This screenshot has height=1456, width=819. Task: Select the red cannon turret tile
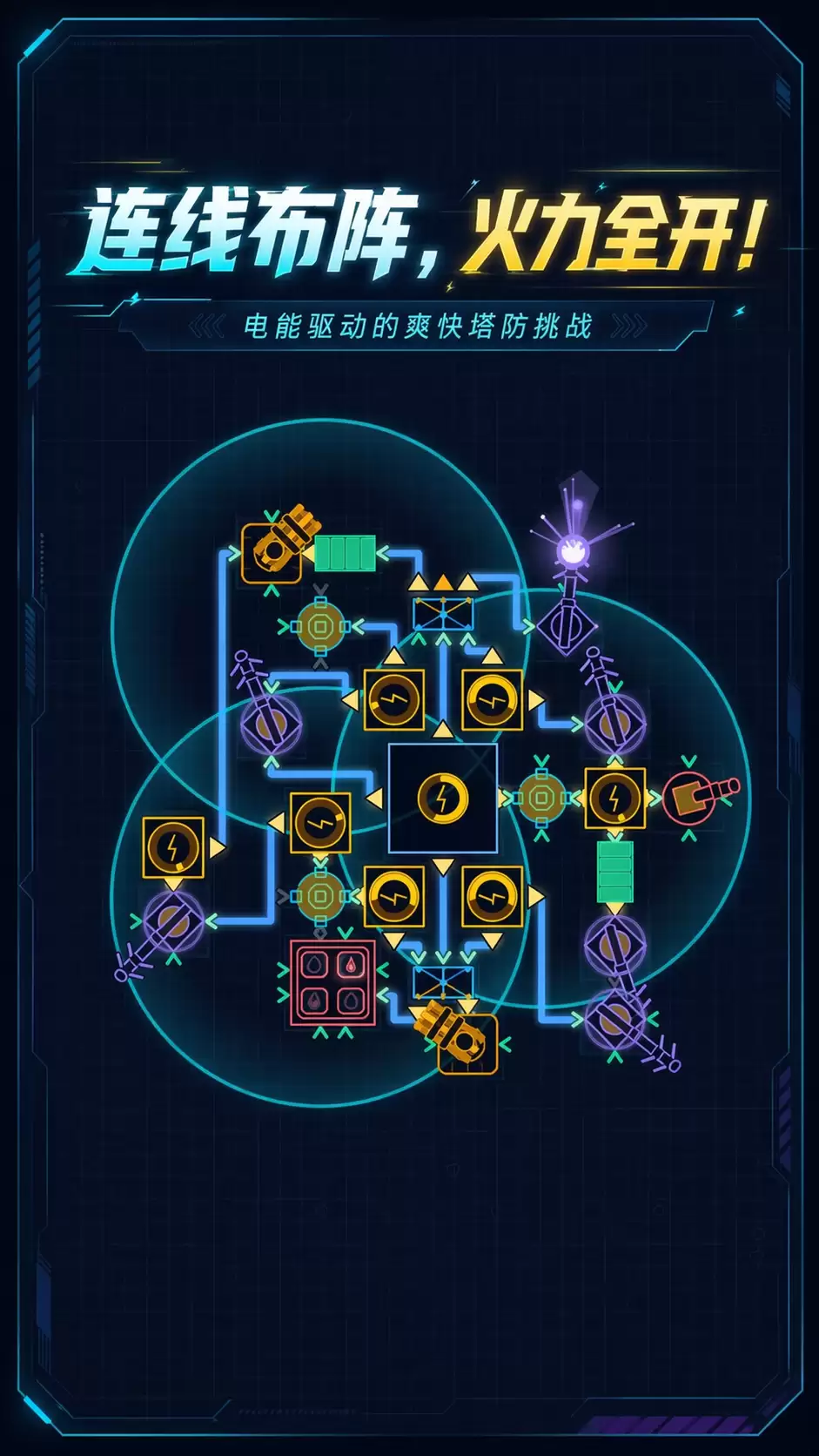click(691, 796)
